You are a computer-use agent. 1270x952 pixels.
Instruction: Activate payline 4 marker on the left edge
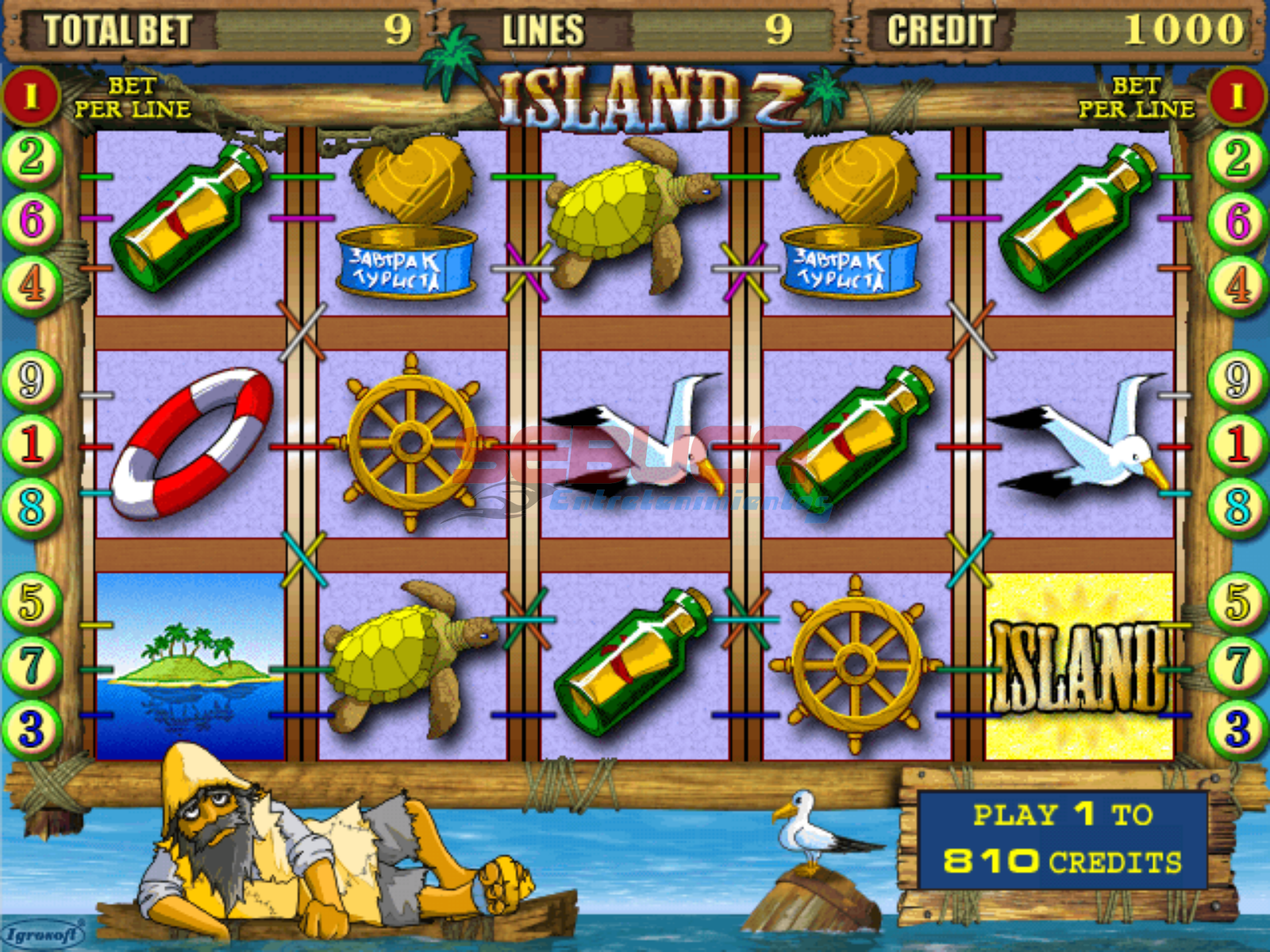tap(32, 284)
